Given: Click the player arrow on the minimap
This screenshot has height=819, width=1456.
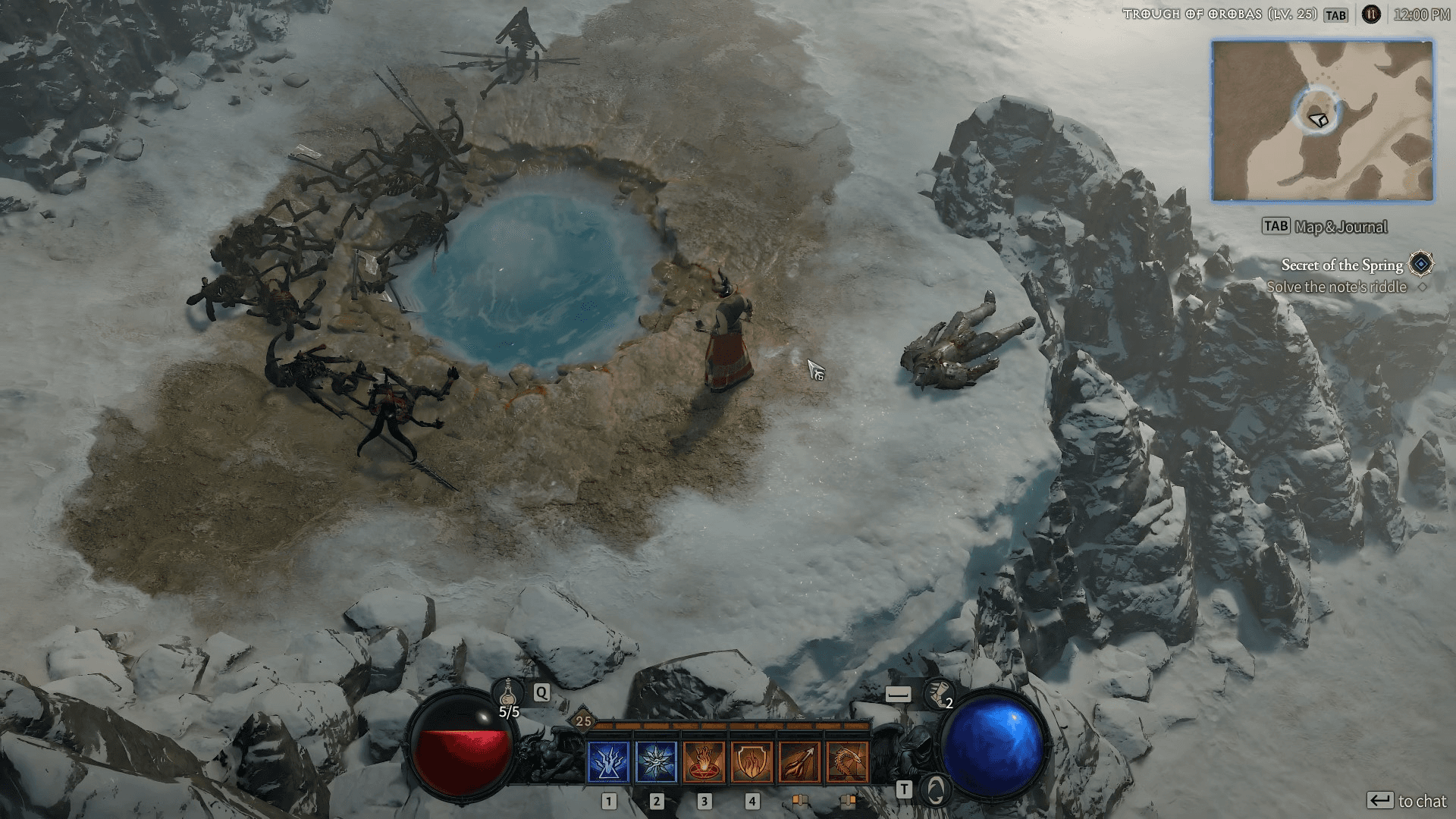Looking at the screenshot, I should [x=1317, y=118].
